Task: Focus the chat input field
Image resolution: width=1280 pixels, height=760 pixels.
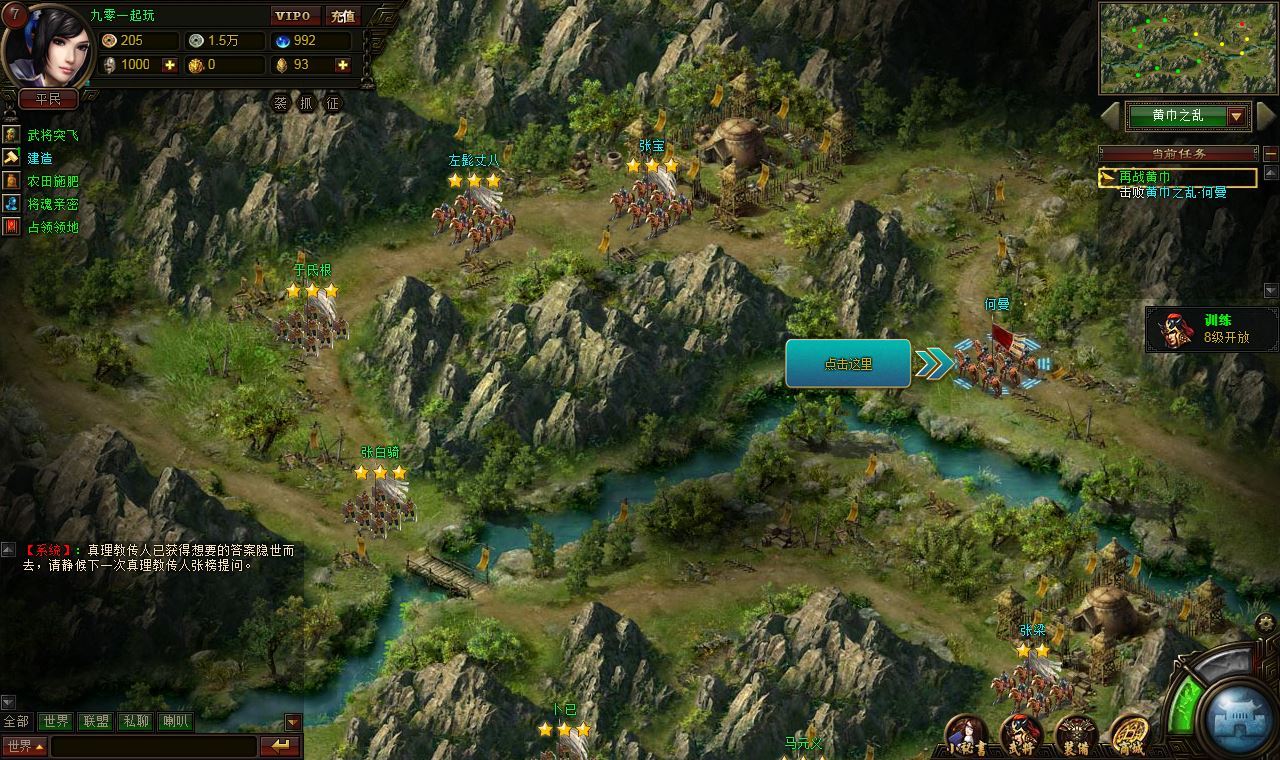Action: (154, 746)
